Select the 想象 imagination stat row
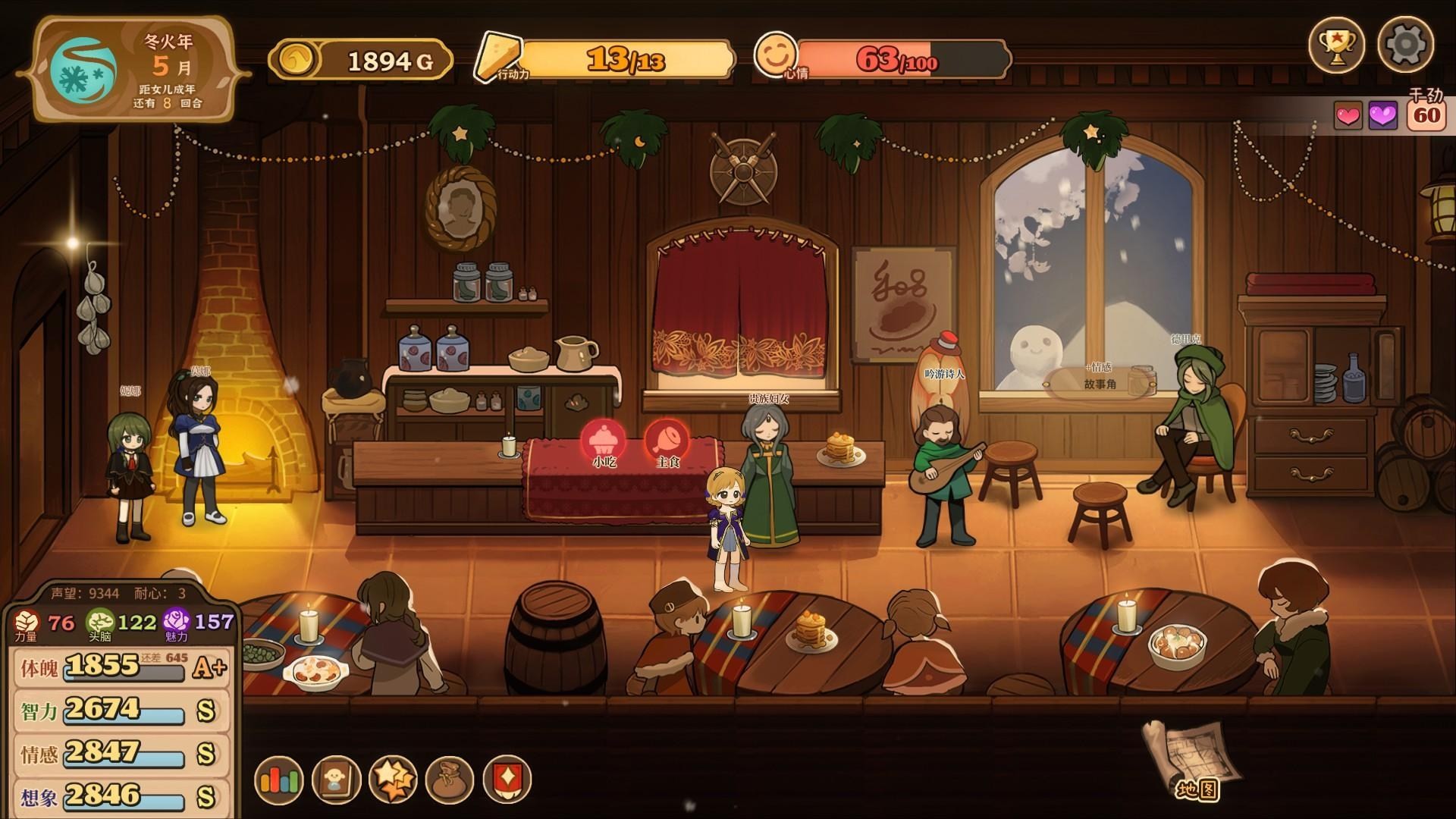Screen dimensions: 1456x819 tap(121, 796)
